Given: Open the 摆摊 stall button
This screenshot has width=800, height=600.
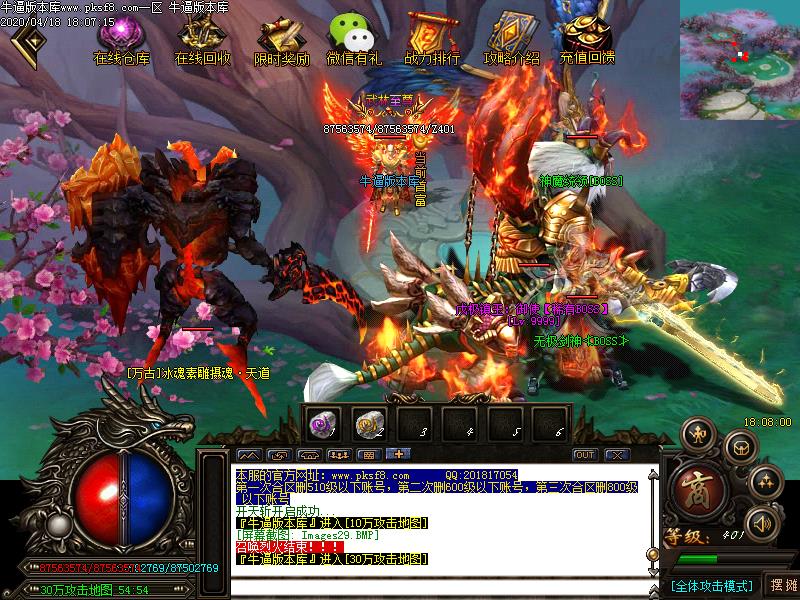Looking at the screenshot, I should click(x=783, y=585).
